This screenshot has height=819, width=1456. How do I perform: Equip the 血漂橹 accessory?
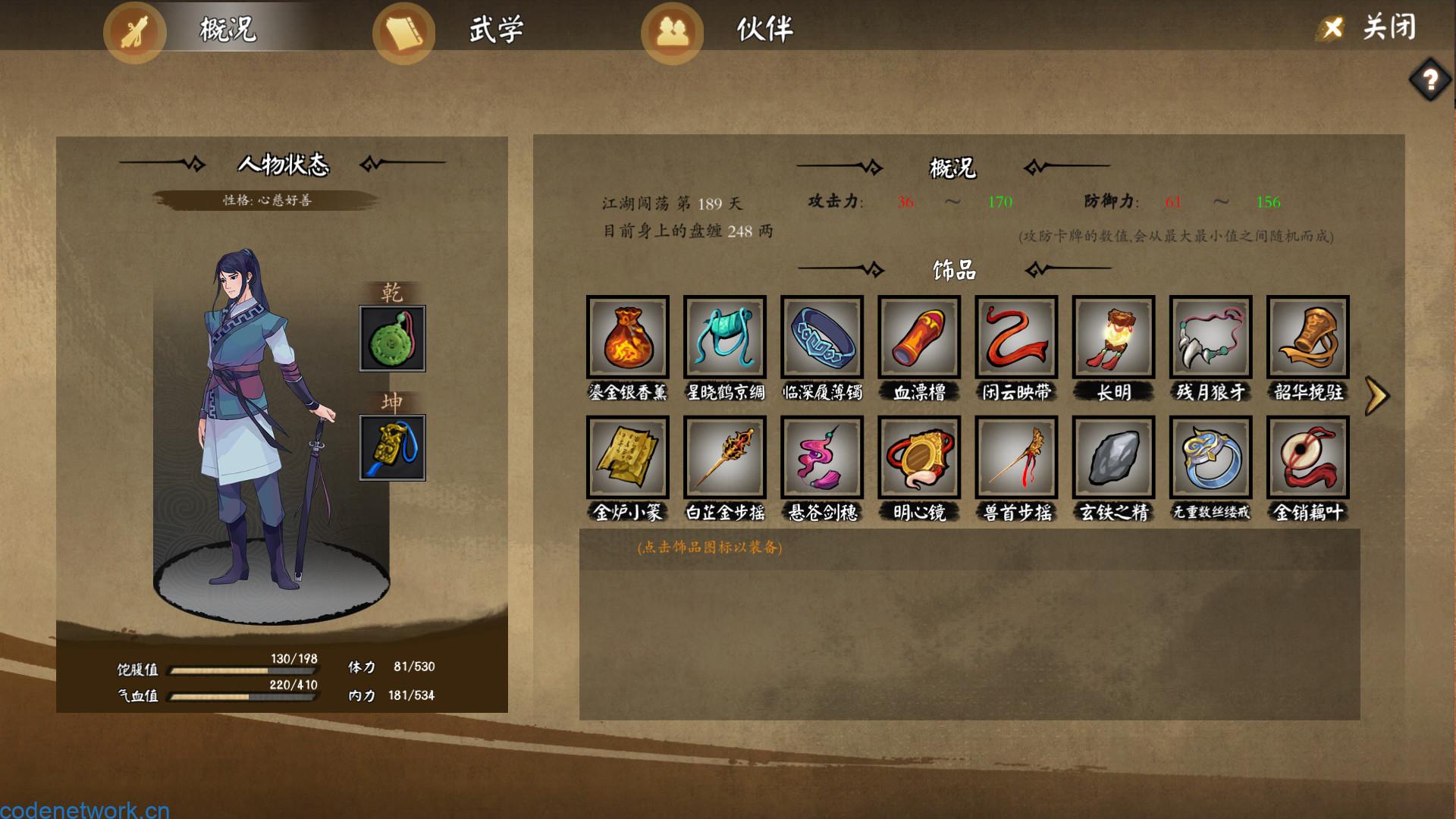click(919, 337)
